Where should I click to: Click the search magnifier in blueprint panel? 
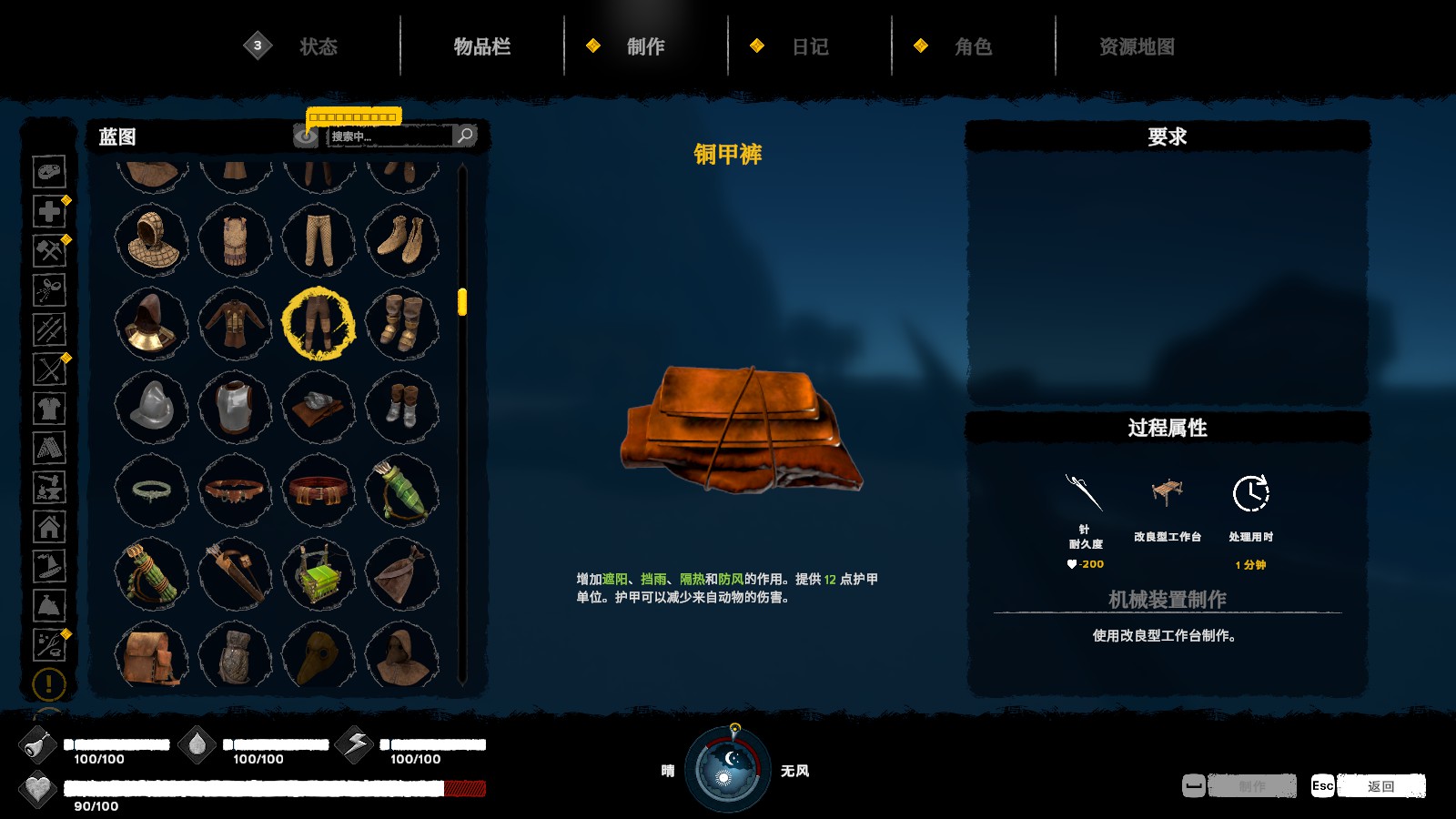[465, 135]
